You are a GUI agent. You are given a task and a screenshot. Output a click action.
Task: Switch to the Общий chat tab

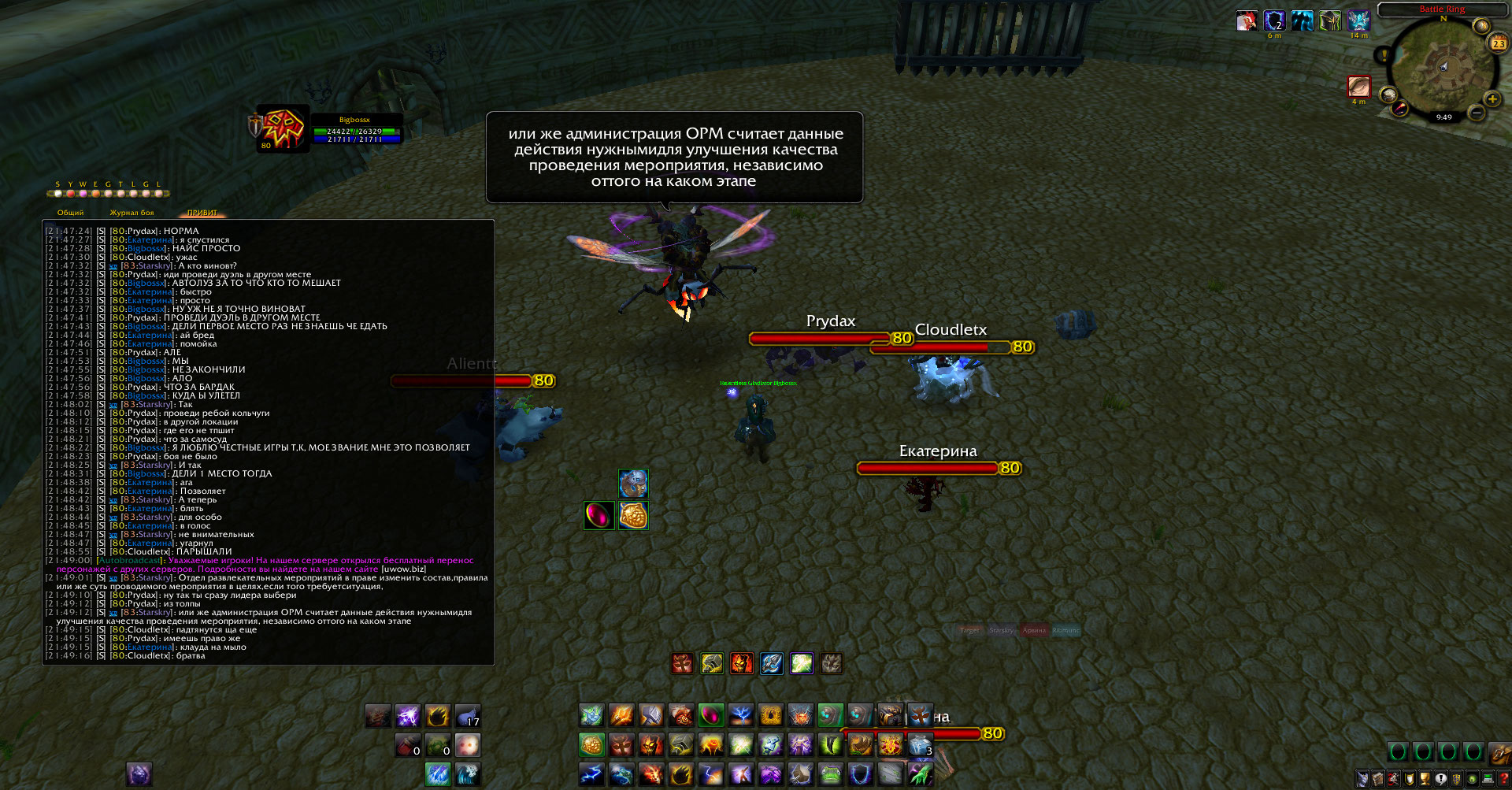(x=70, y=213)
